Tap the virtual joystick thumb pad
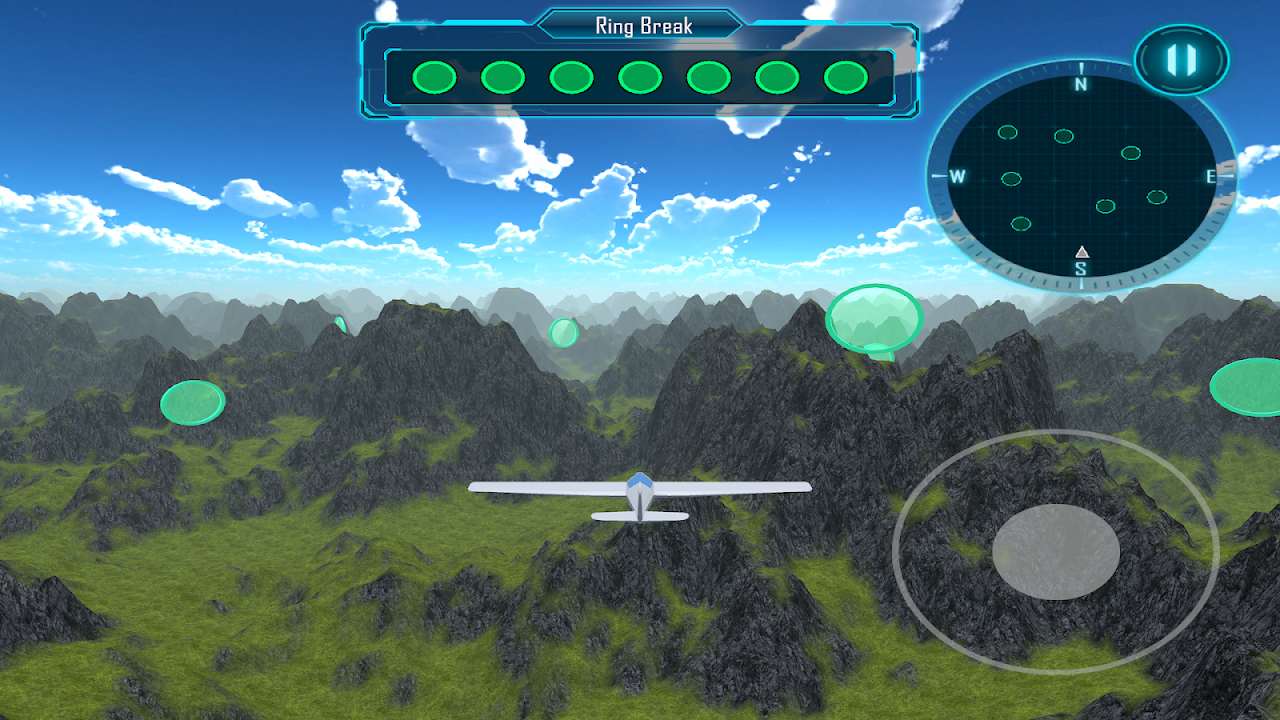The height and width of the screenshot is (720, 1280). [1055, 552]
